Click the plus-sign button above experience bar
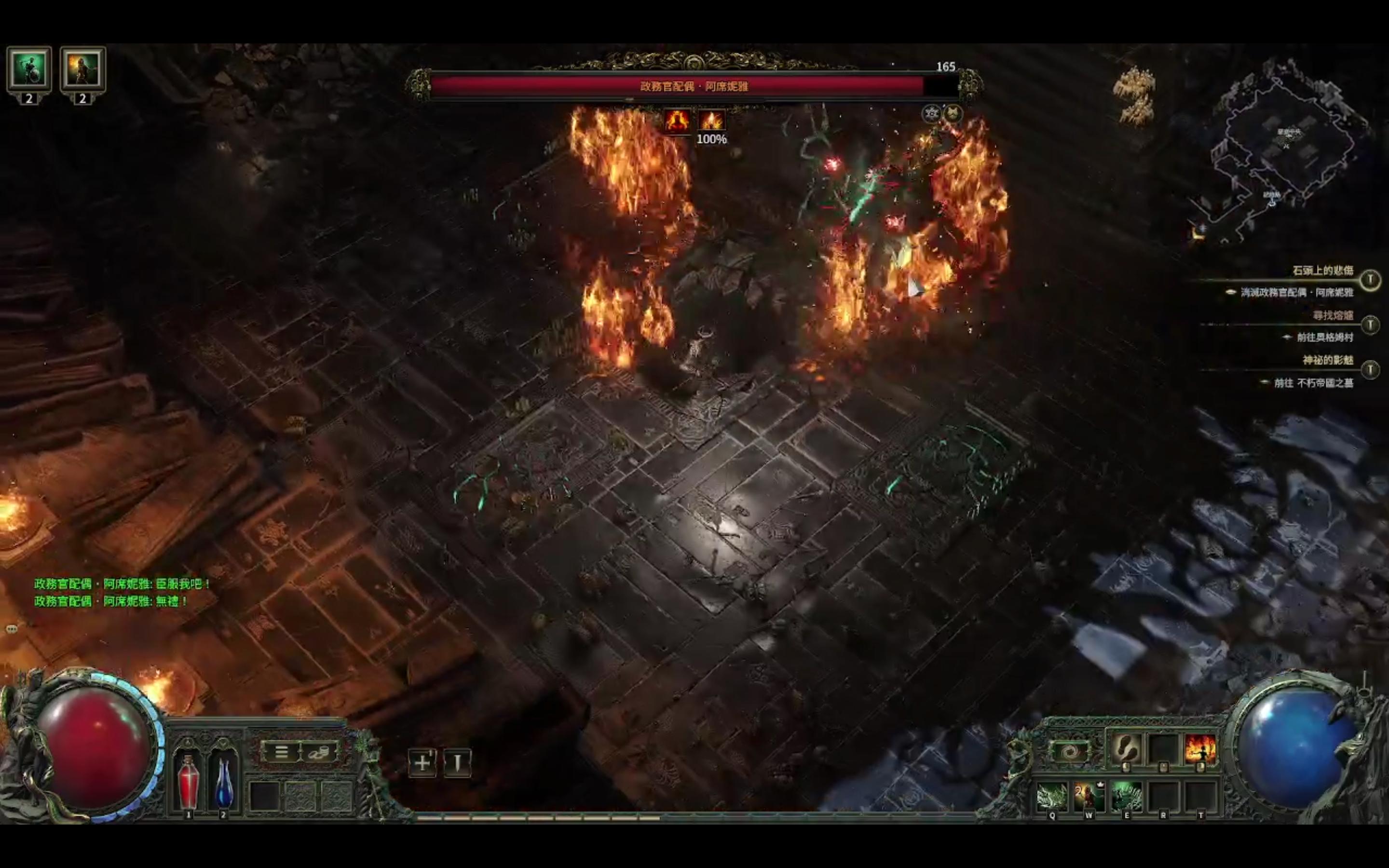Image resolution: width=1389 pixels, height=868 pixels. pyautogui.click(x=422, y=763)
